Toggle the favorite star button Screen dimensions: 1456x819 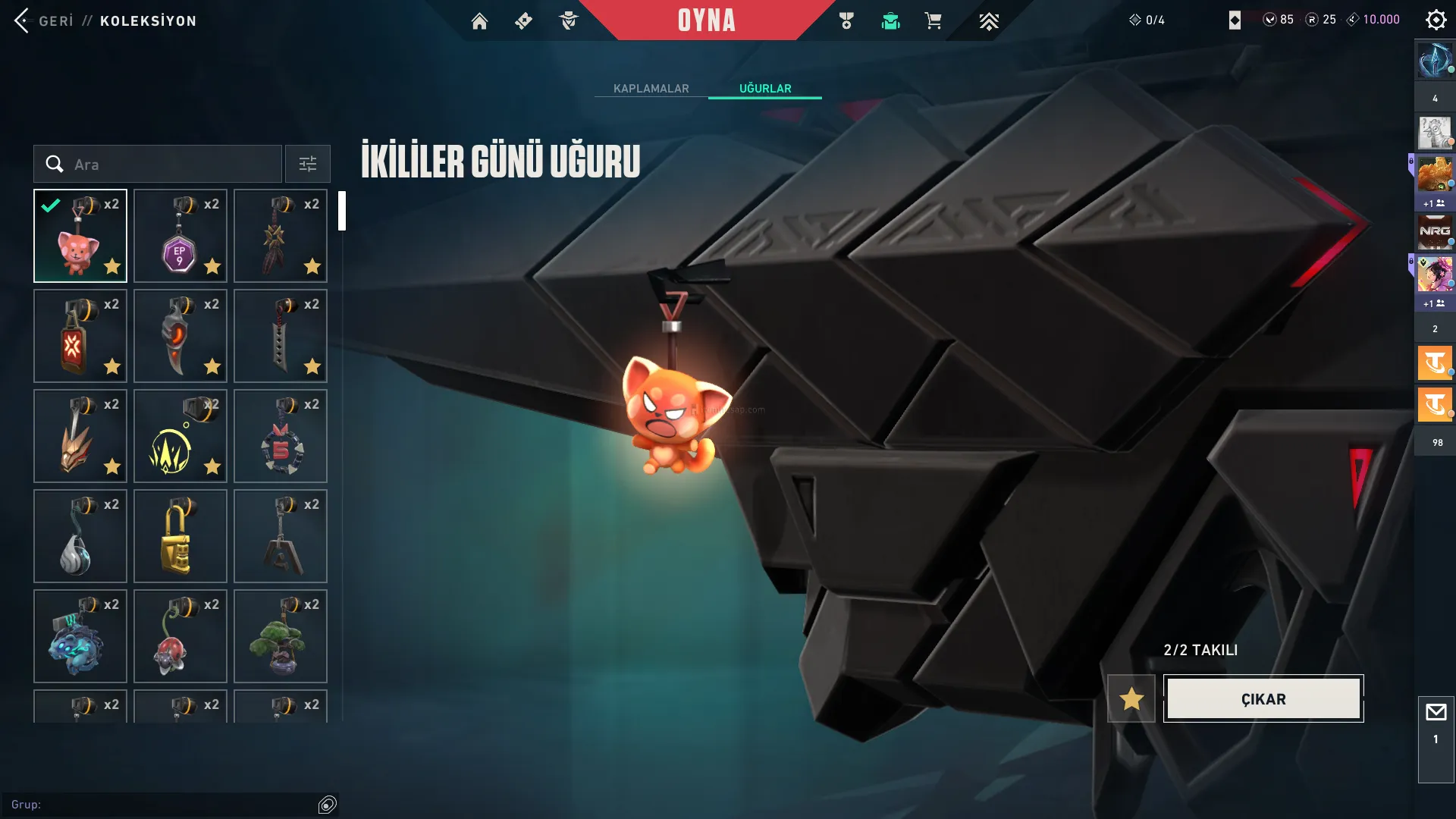(x=1131, y=698)
